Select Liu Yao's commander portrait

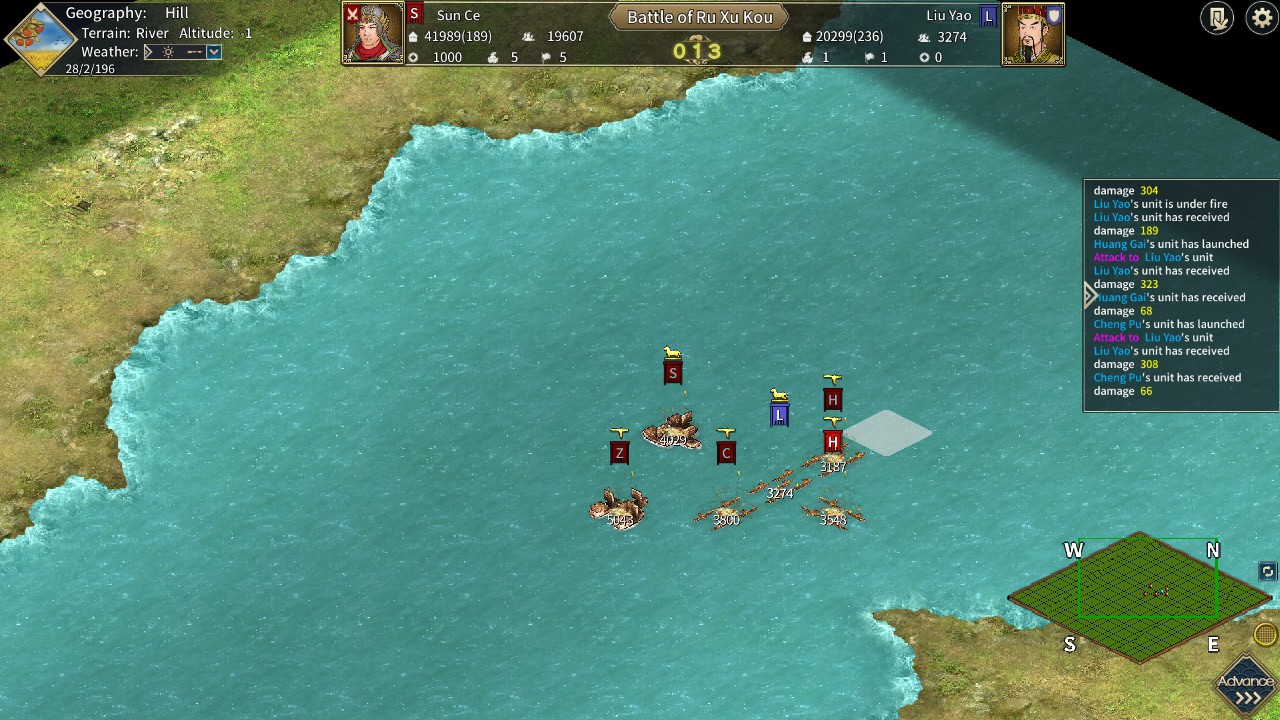(1032, 34)
